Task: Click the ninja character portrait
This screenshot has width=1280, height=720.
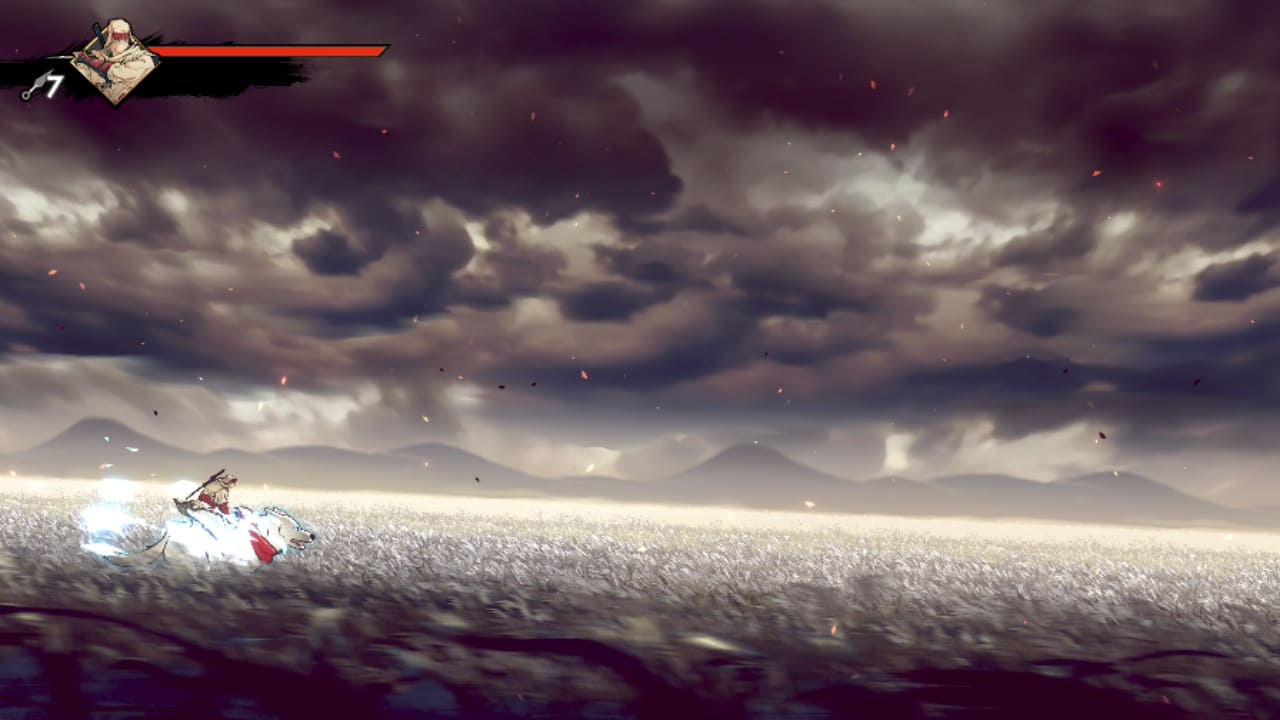Action: 114,60
